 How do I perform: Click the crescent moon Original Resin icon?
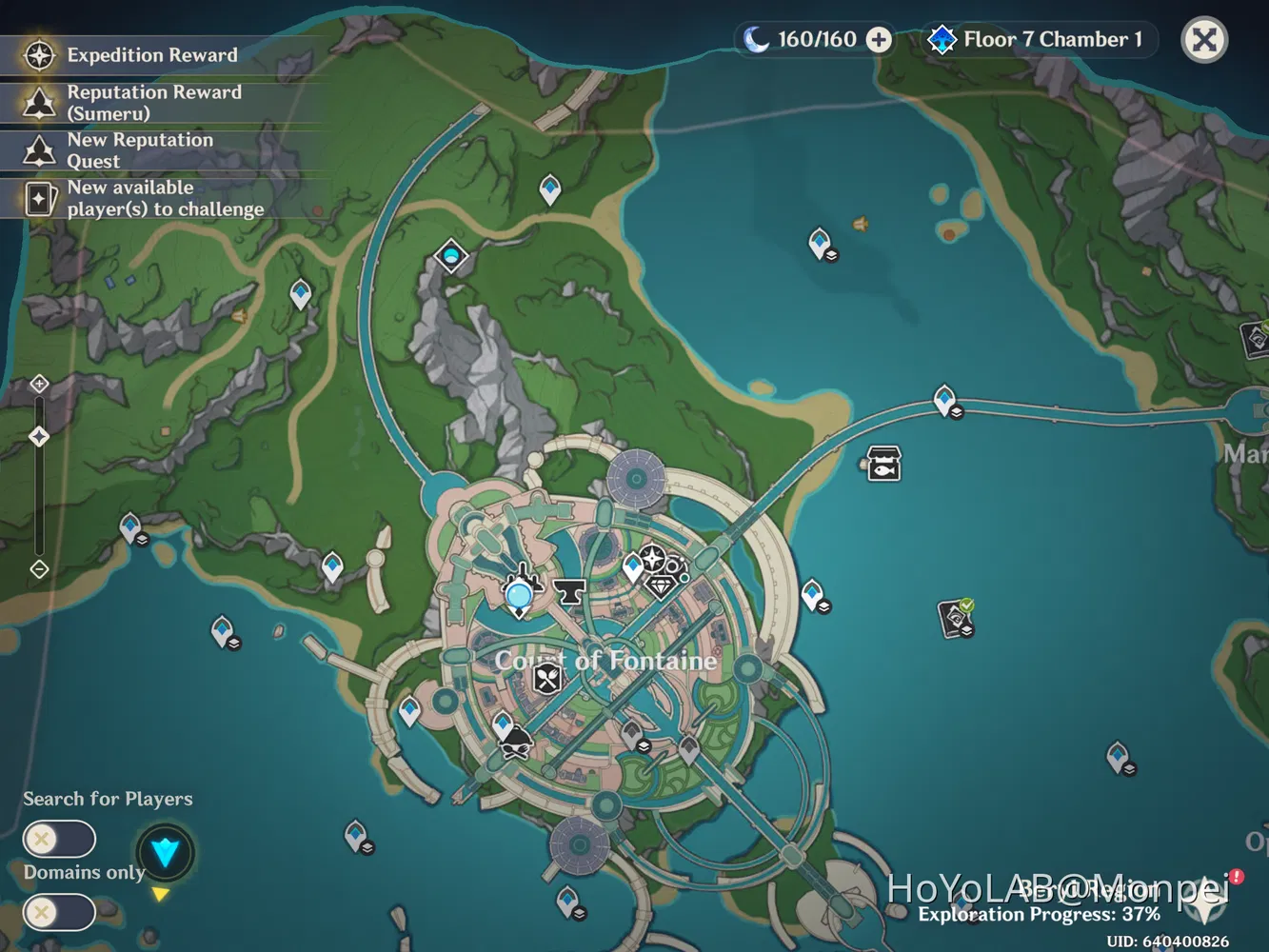coord(755,40)
